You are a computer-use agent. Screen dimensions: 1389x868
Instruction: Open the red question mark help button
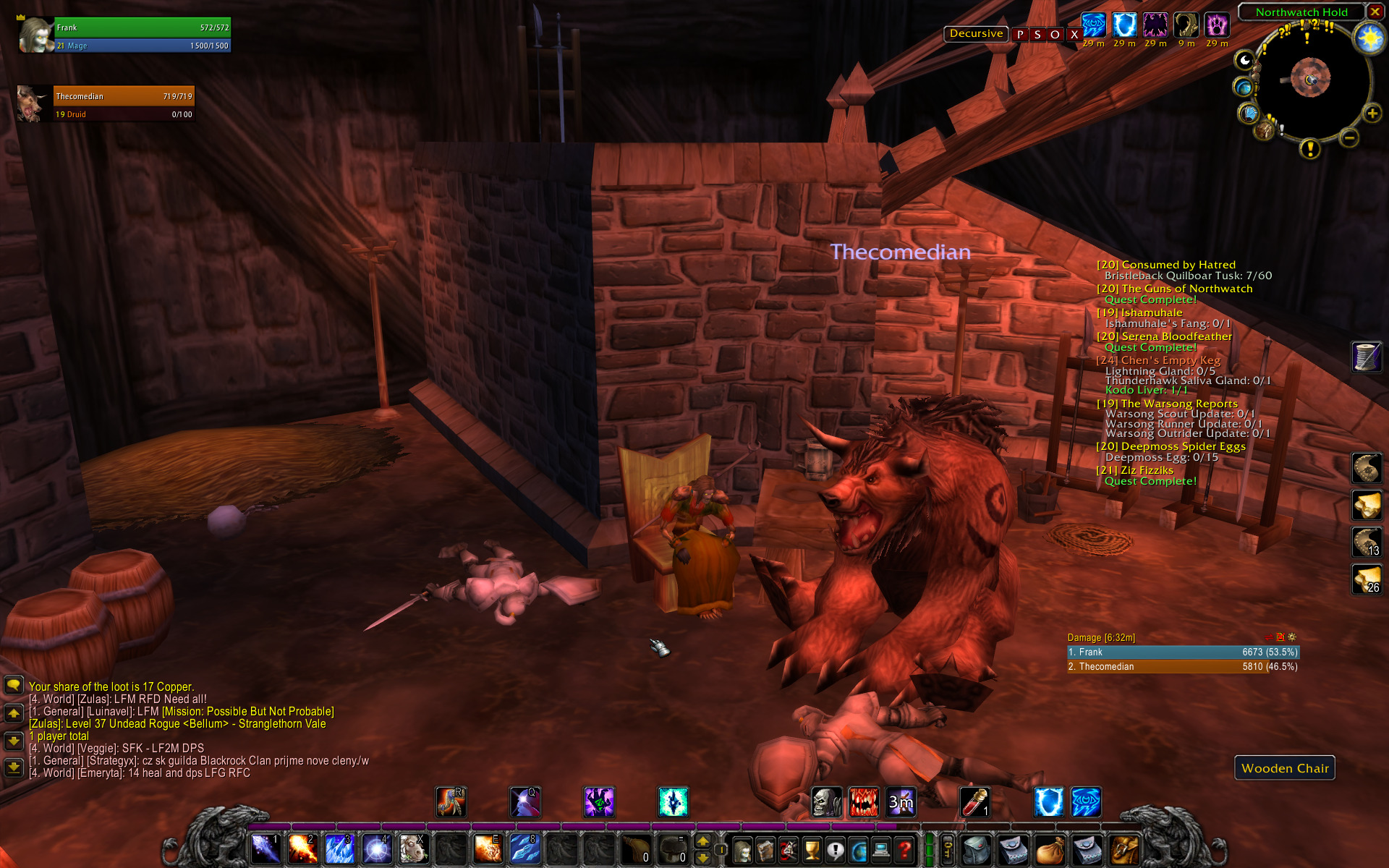[904, 850]
